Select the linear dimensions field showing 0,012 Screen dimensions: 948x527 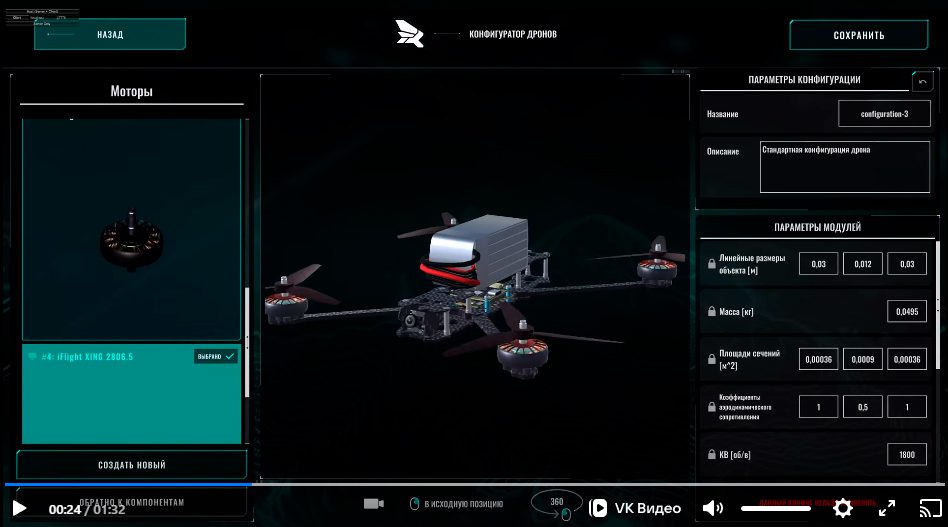tap(863, 264)
